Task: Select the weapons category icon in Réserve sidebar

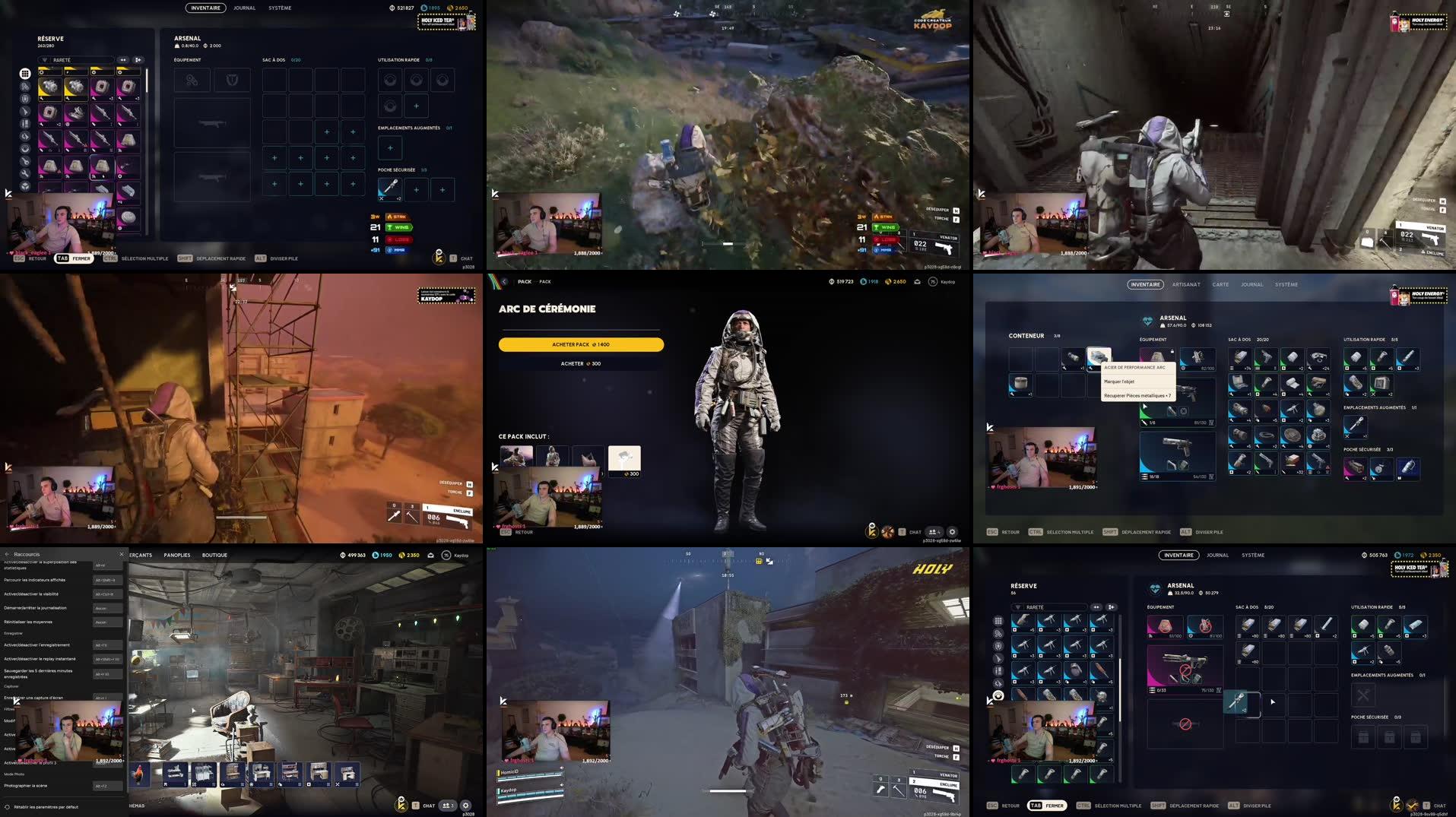Action: pos(25,112)
